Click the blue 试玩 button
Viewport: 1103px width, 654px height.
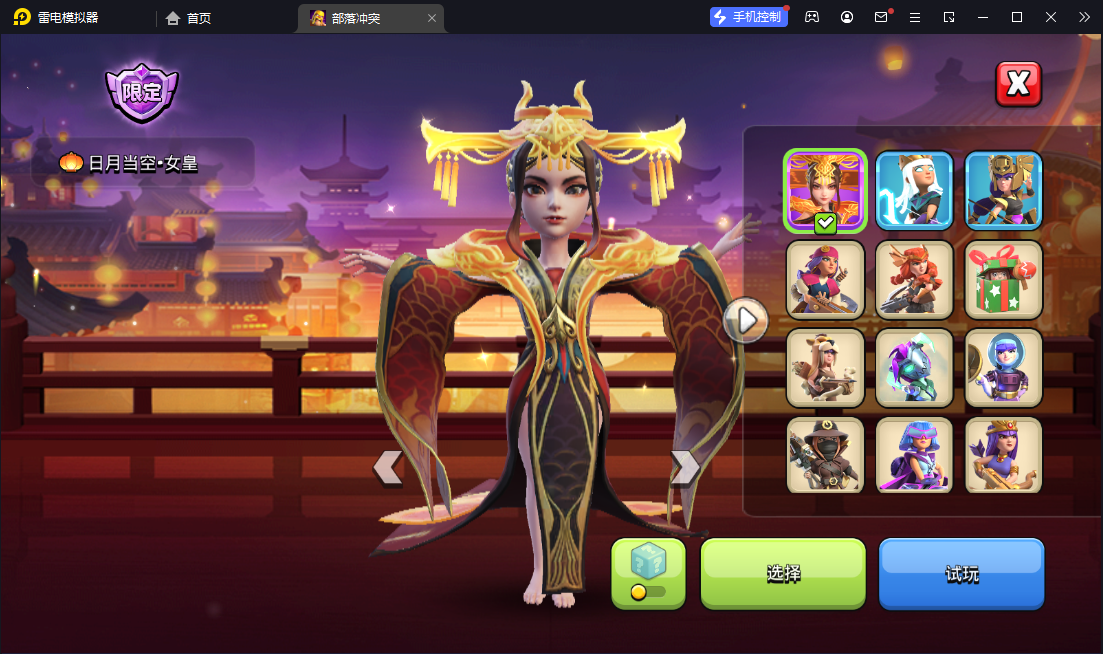(961, 573)
